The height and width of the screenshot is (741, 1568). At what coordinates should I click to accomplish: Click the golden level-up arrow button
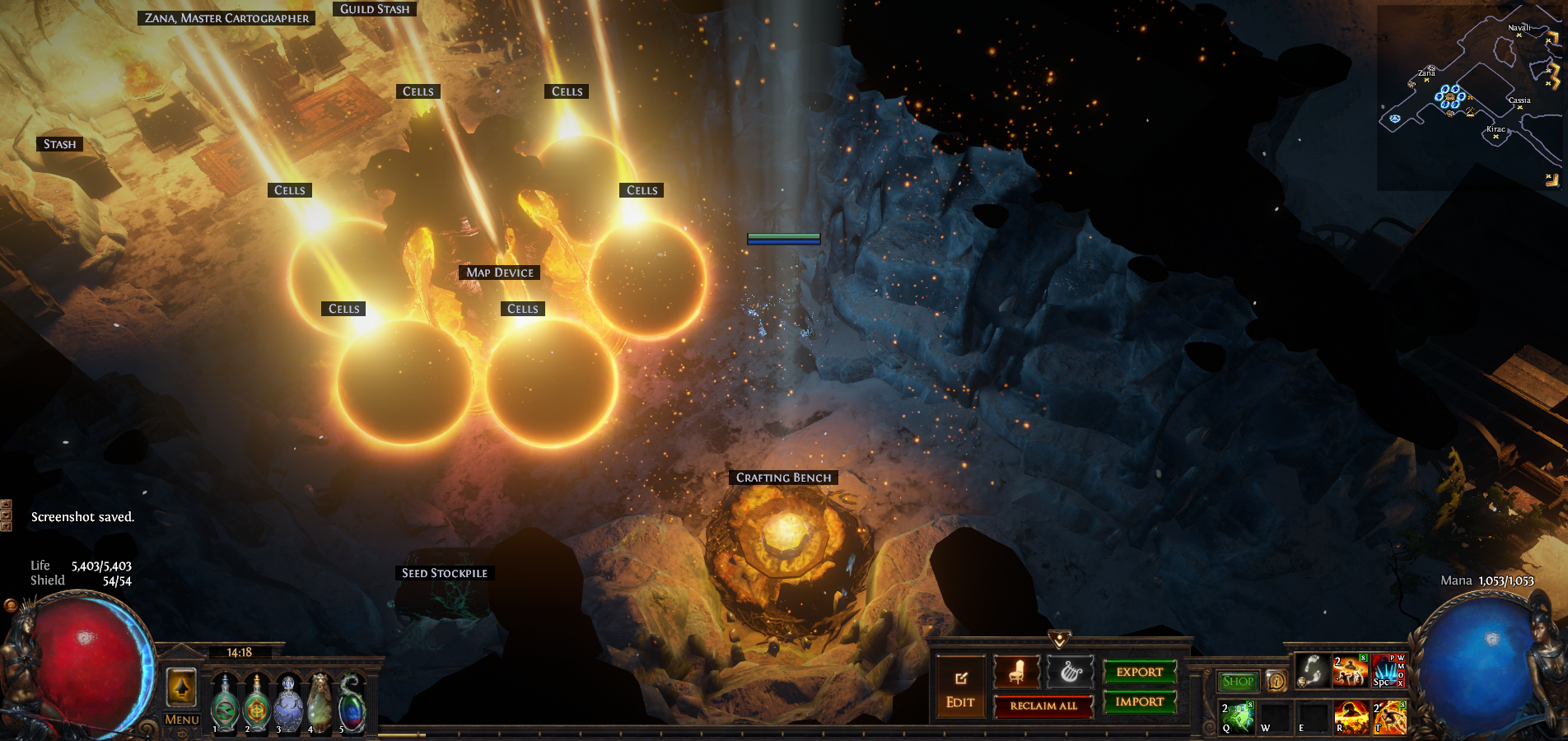coord(181,687)
